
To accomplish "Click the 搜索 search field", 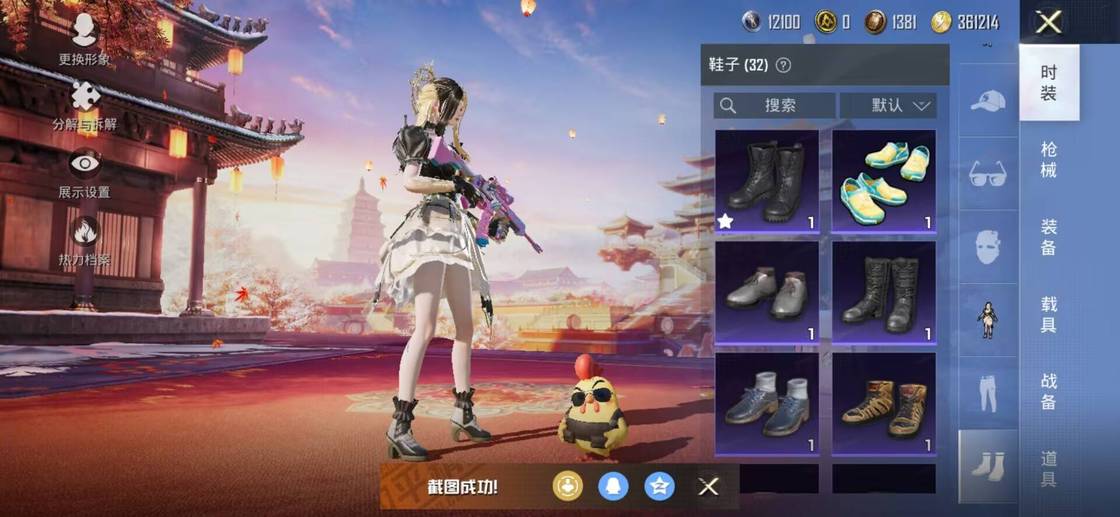I will coord(775,105).
